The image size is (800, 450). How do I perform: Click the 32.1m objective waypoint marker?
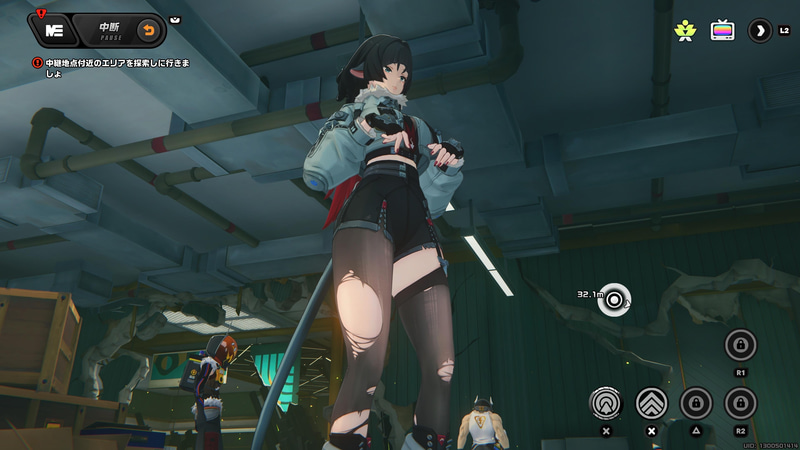pyautogui.click(x=614, y=297)
